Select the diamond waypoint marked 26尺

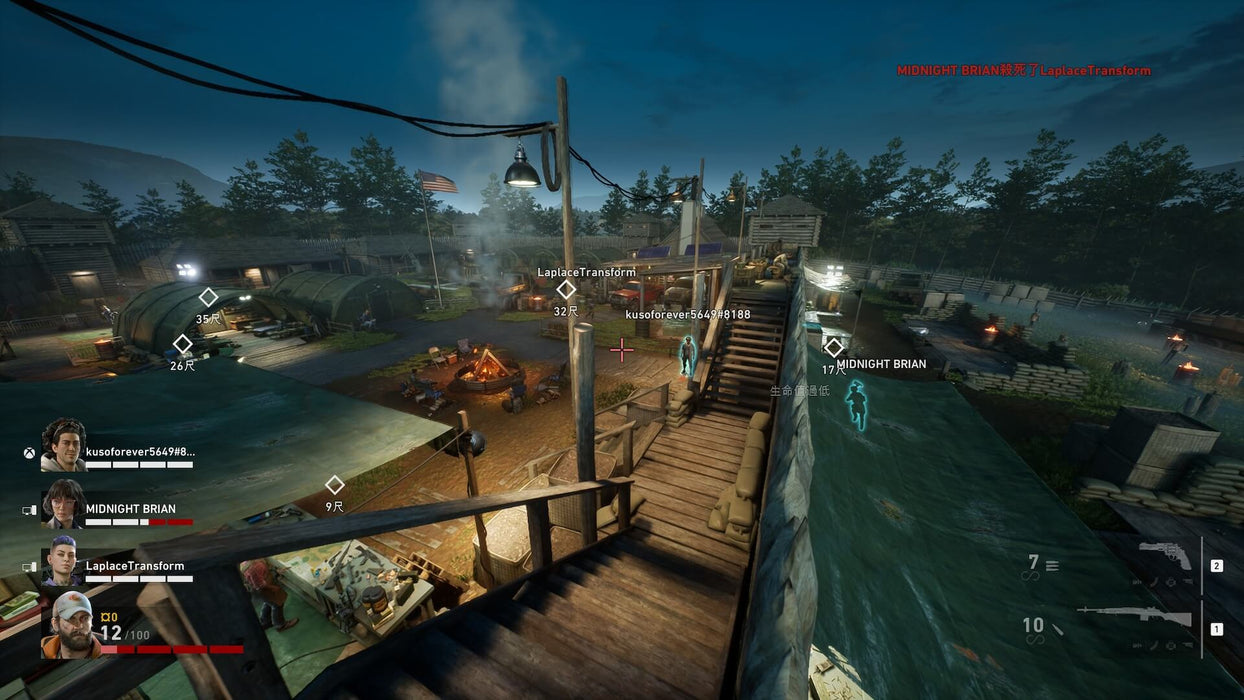182,344
